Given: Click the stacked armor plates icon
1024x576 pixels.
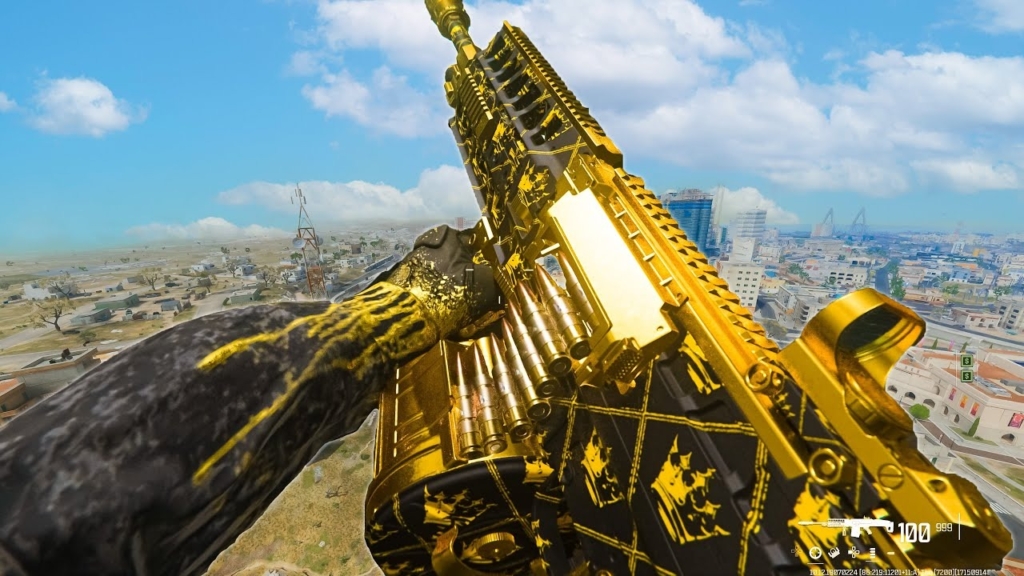Looking at the screenshot, I should [x=872, y=553].
